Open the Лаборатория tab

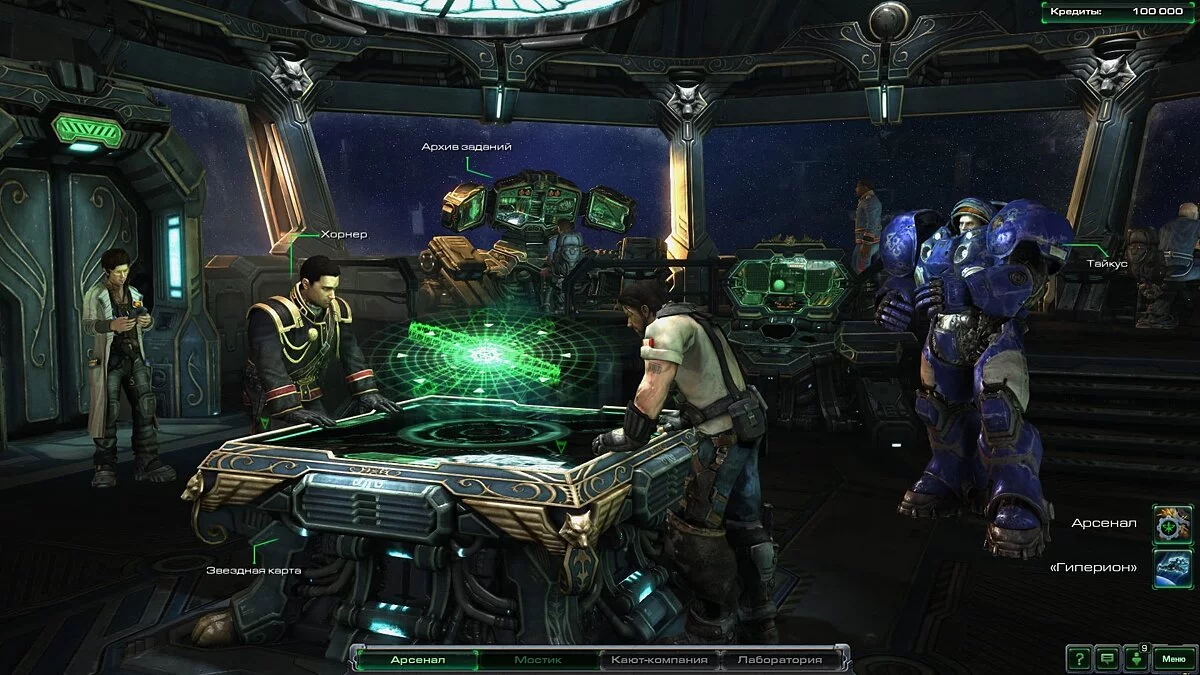779,660
